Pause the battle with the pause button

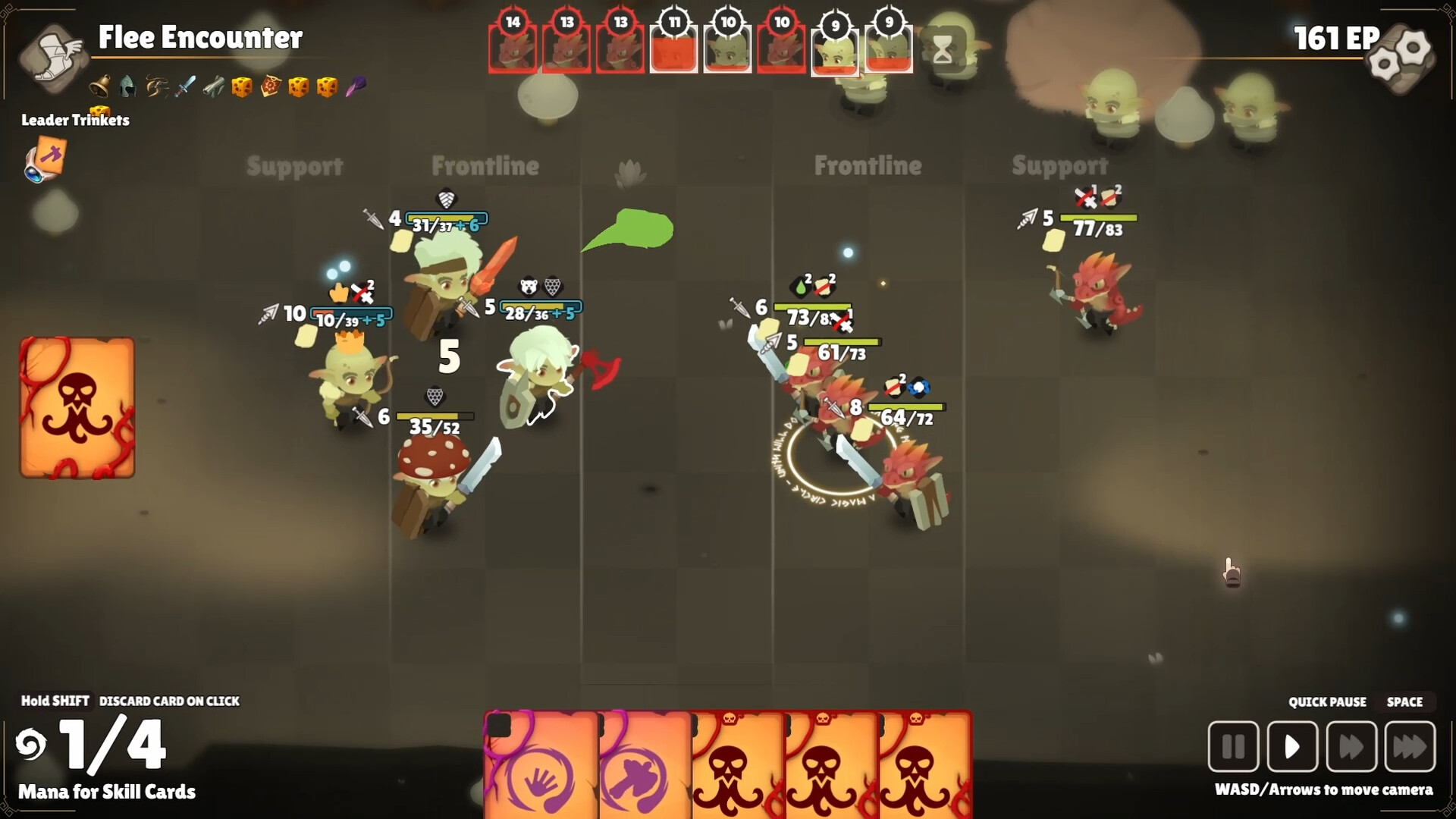click(x=1232, y=747)
